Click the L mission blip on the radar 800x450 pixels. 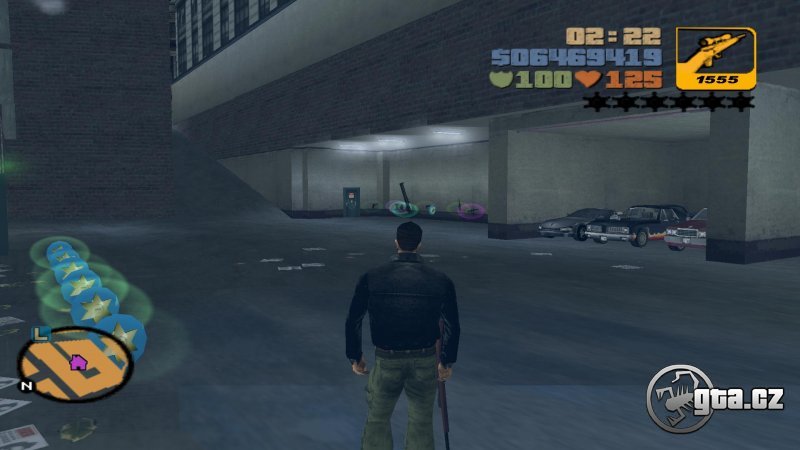[40, 333]
